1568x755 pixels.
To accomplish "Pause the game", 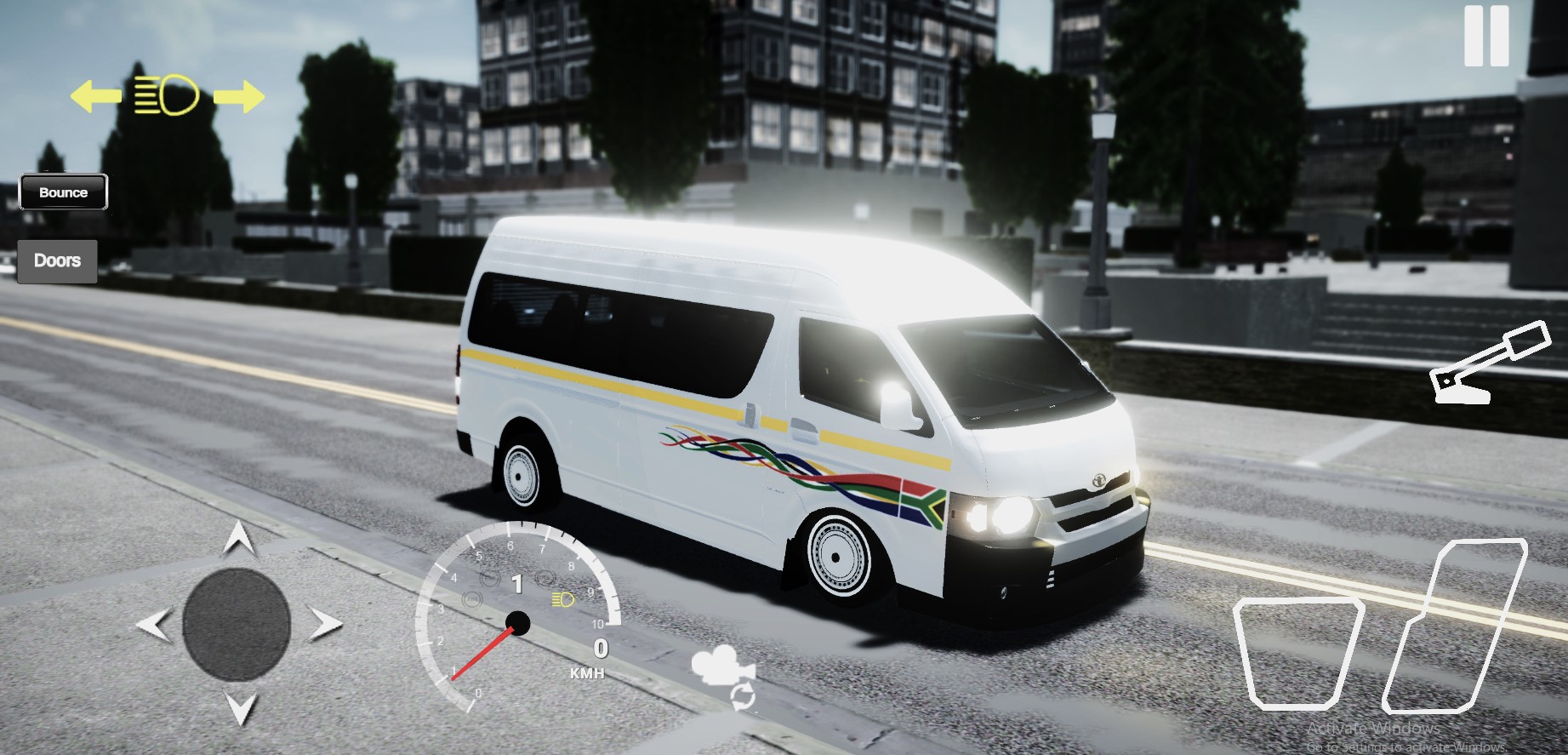I will pyautogui.click(x=1485, y=36).
